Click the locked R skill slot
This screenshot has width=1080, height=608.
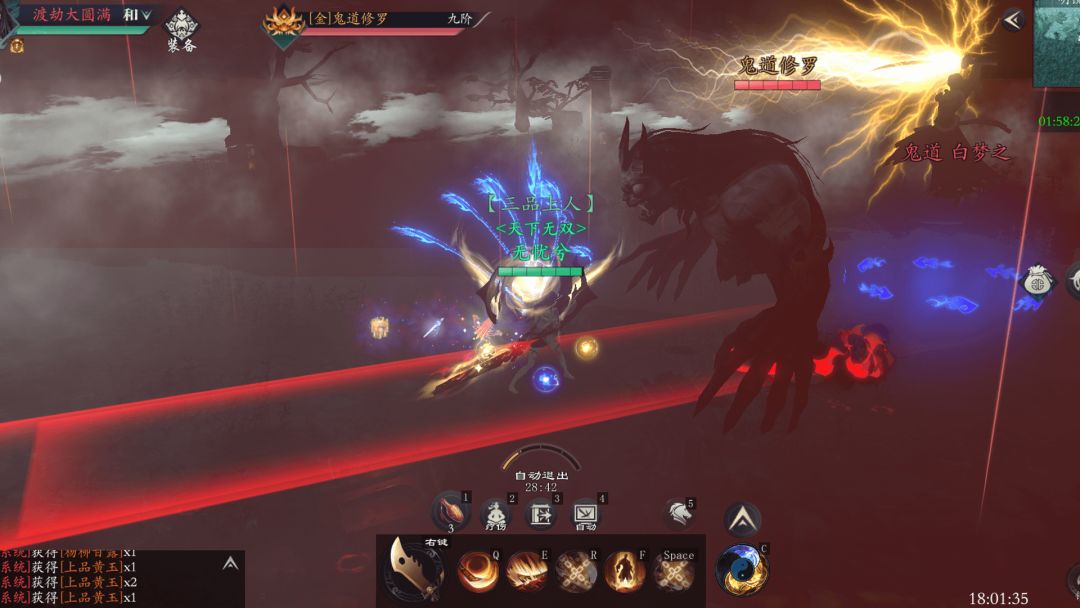pyautogui.click(x=576, y=572)
